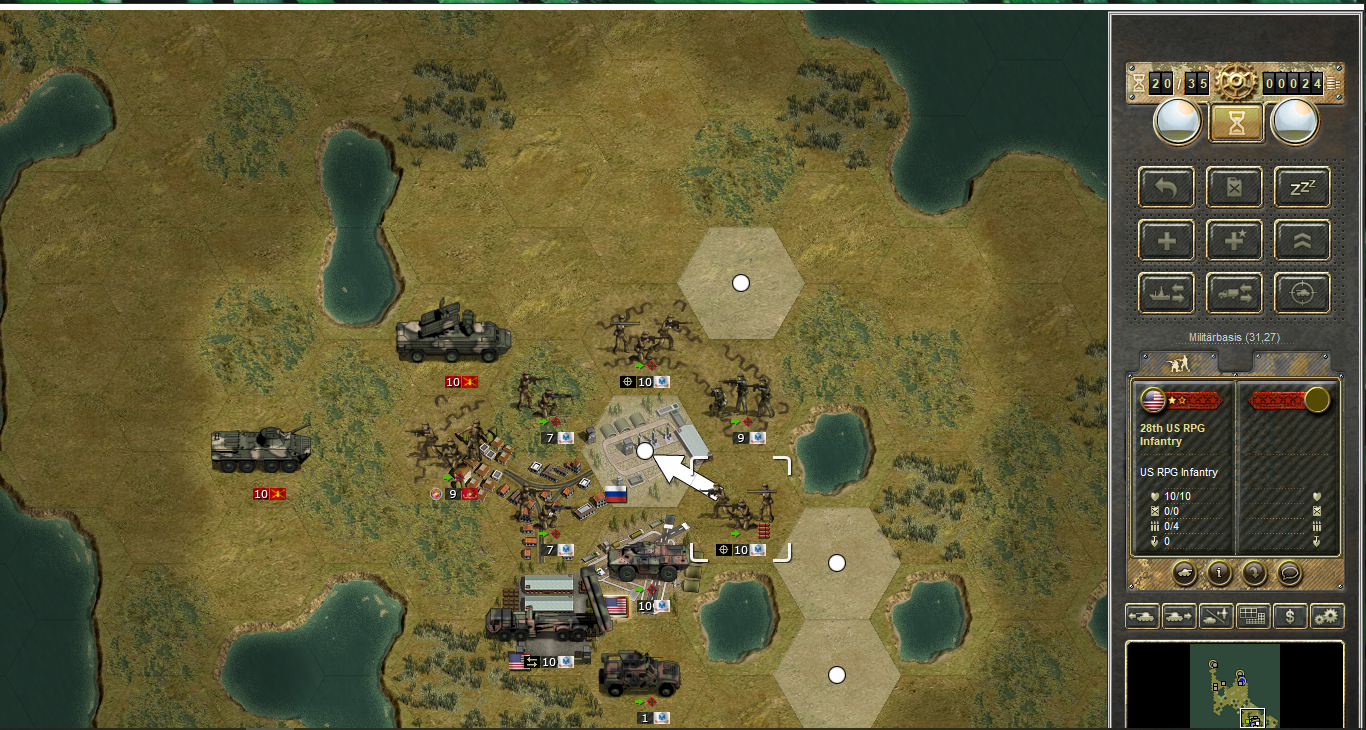Viewport: 1366px width, 730px height.
Task: Open unit details with the round info button
Action: [1219, 573]
